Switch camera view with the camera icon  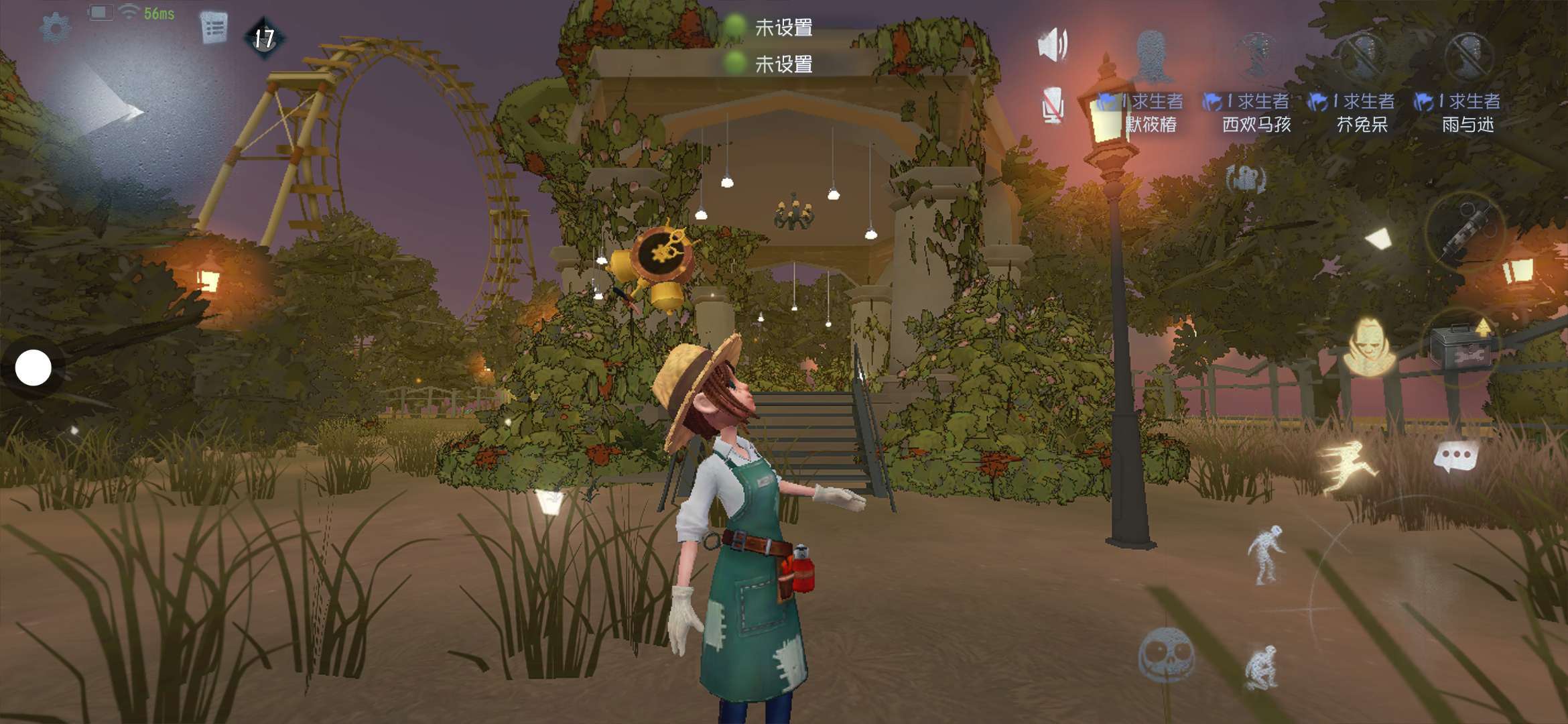pos(1245,179)
